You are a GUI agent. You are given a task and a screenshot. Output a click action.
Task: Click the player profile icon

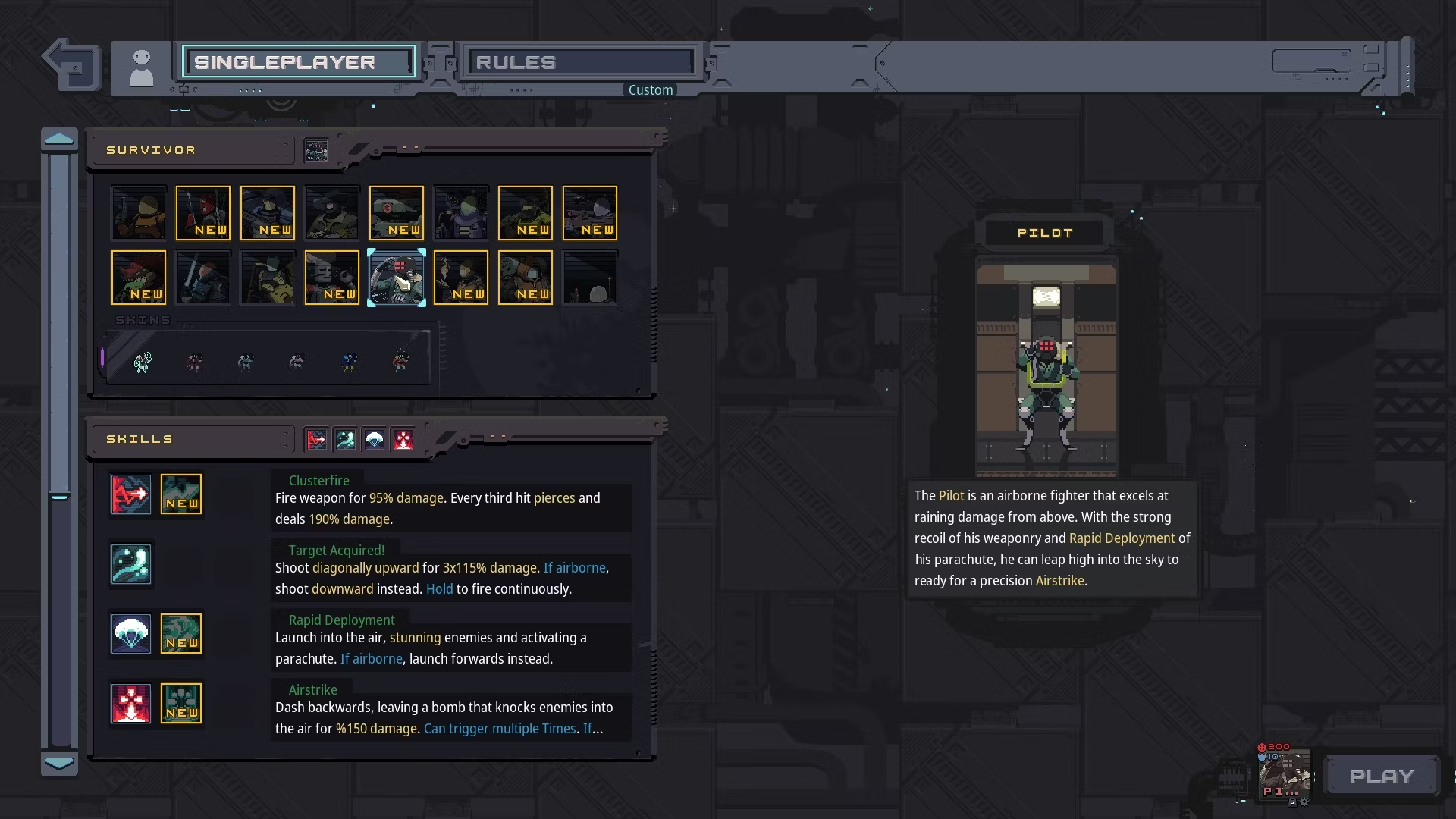point(142,68)
